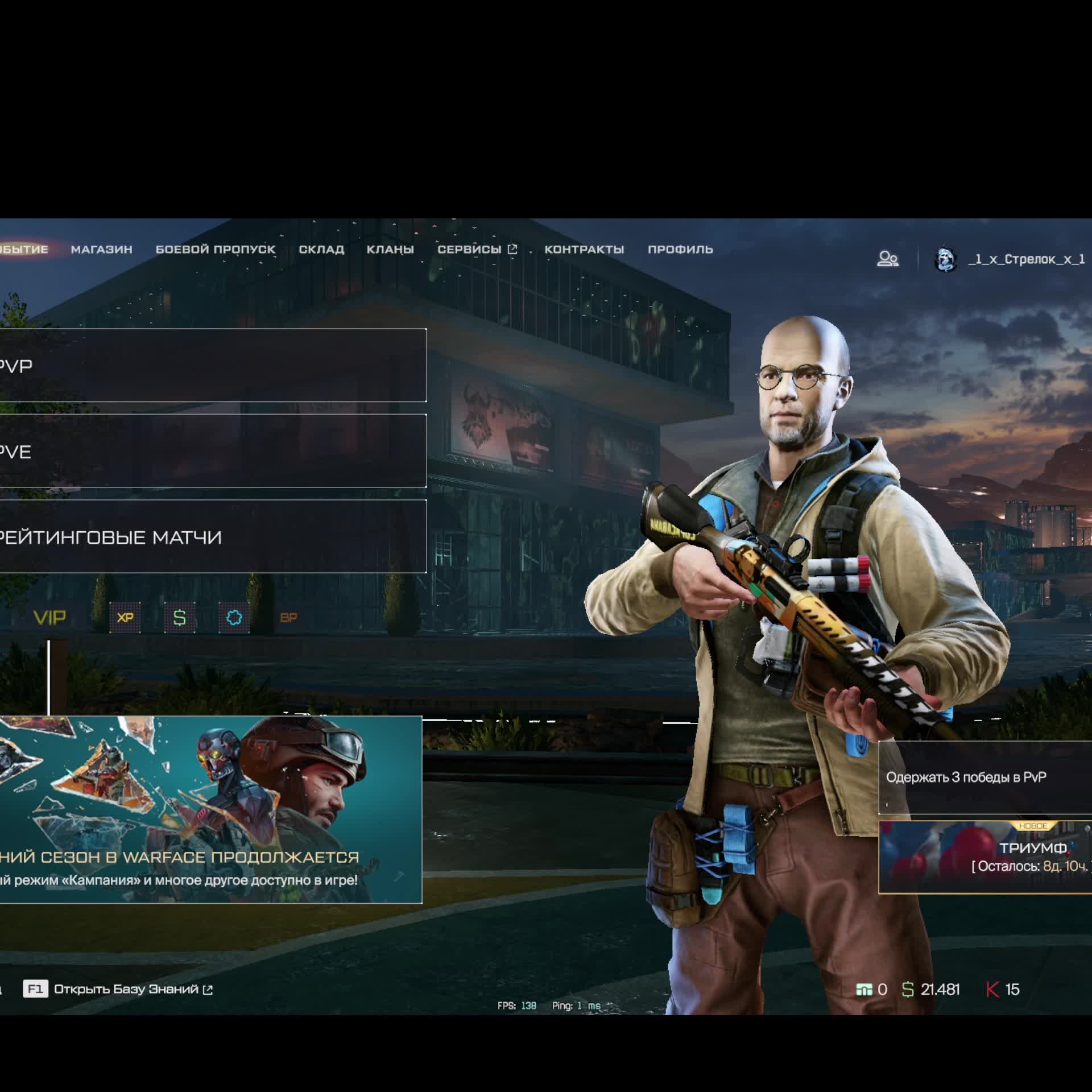Click the VIP booster indicator
The height and width of the screenshot is (1092, 1092).
50,617
